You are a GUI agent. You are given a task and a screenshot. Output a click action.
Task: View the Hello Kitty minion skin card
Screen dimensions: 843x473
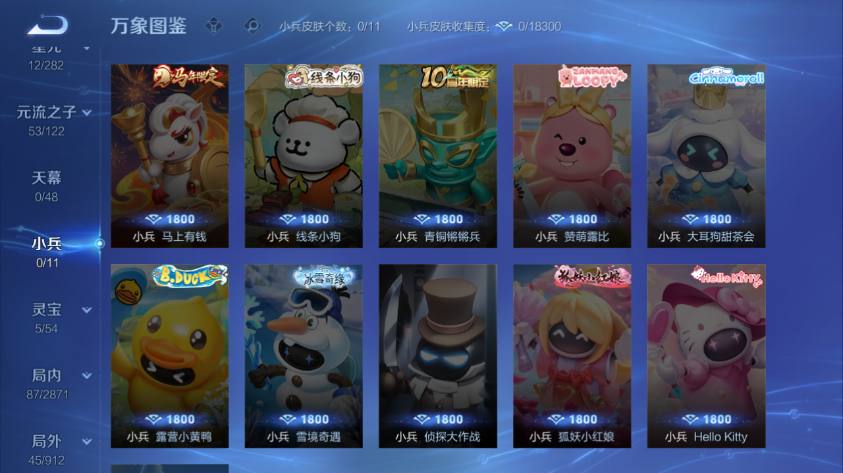click(x=706, y=355)
